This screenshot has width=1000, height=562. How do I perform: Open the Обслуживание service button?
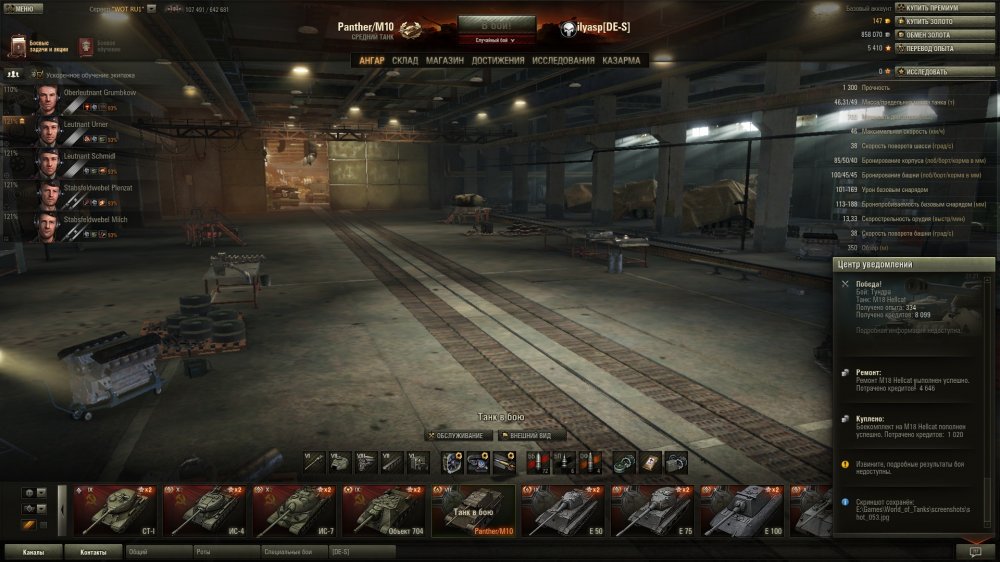pyautogui.click(x=459, y=436)
